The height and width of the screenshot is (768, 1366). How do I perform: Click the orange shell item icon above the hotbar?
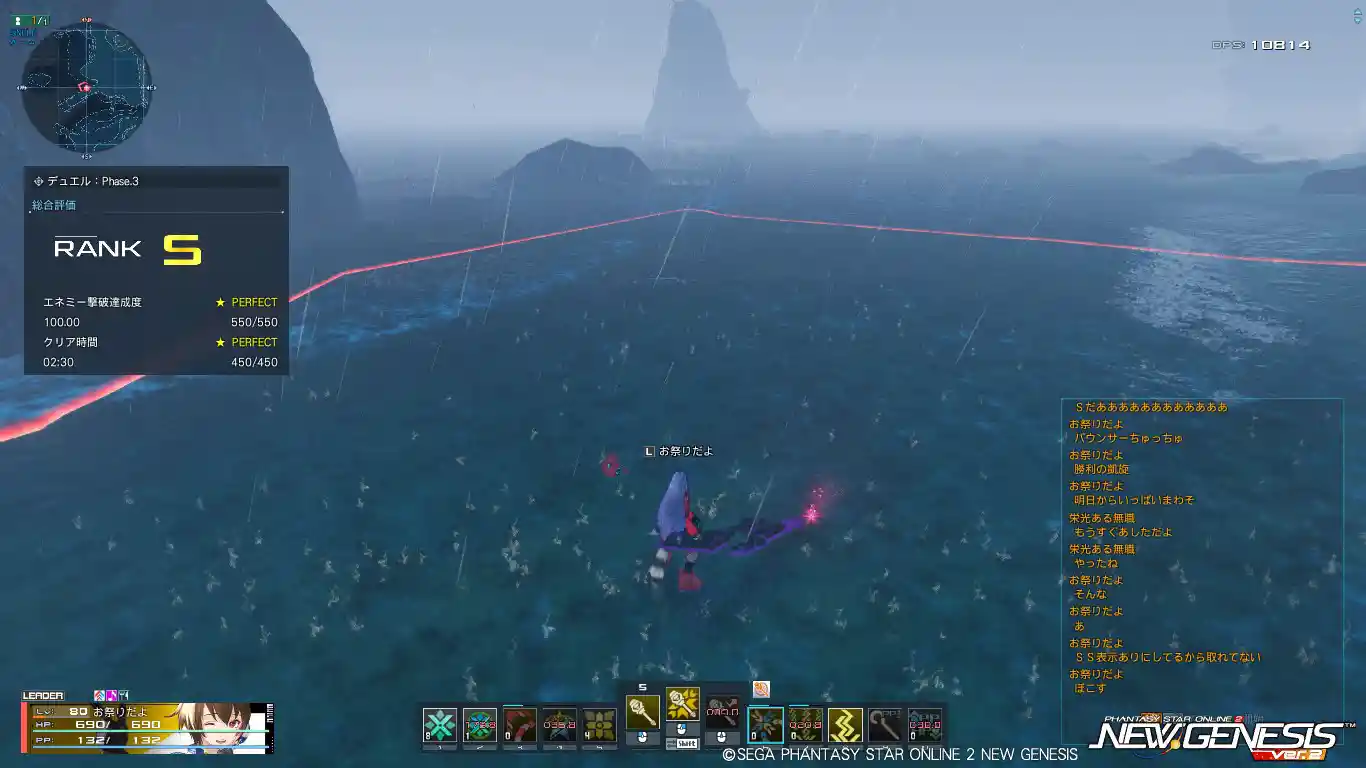[761, 690]
